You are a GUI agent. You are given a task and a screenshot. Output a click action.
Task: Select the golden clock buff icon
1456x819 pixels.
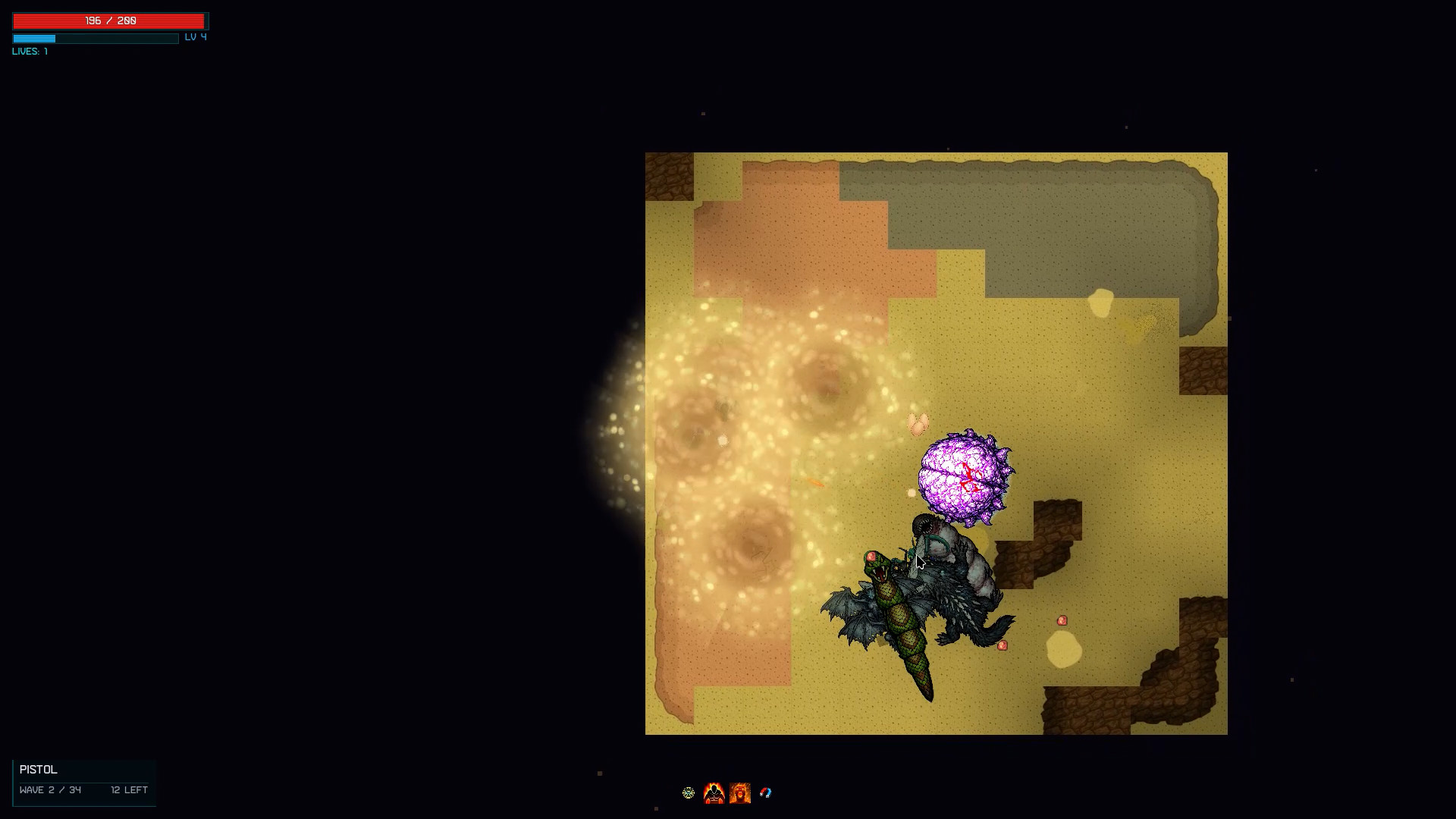[689, 793]
